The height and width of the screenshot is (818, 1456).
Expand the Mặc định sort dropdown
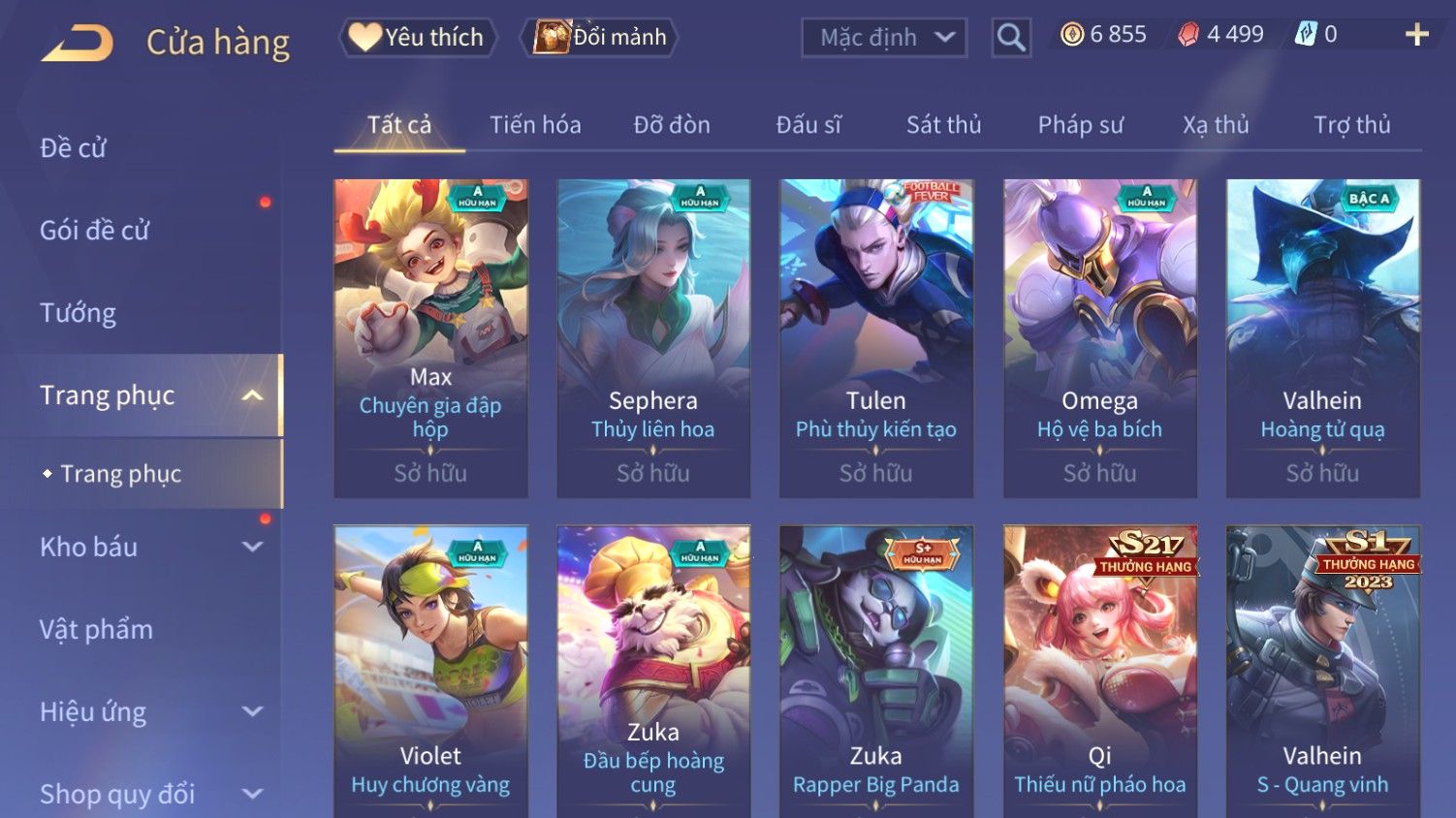(x=884, y=38)
